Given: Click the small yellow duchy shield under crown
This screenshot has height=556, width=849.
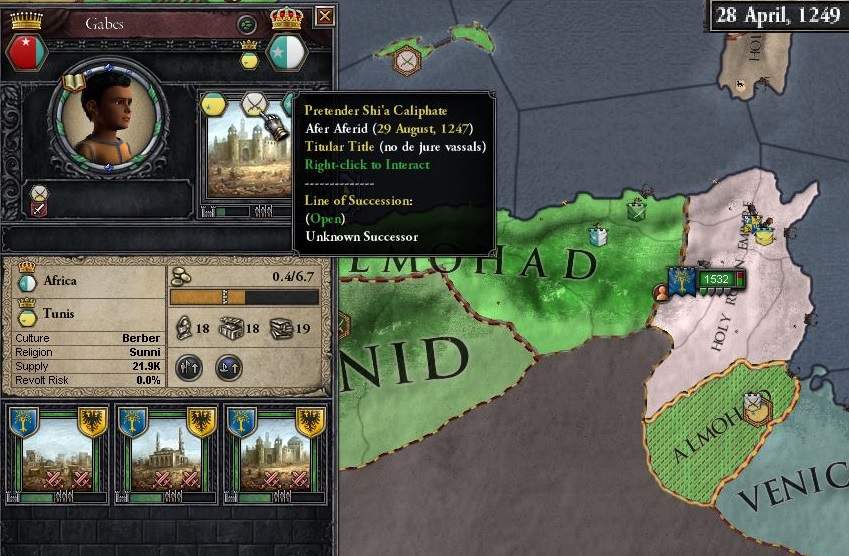Looking at the screenshot, I should (x=250, y=60).
